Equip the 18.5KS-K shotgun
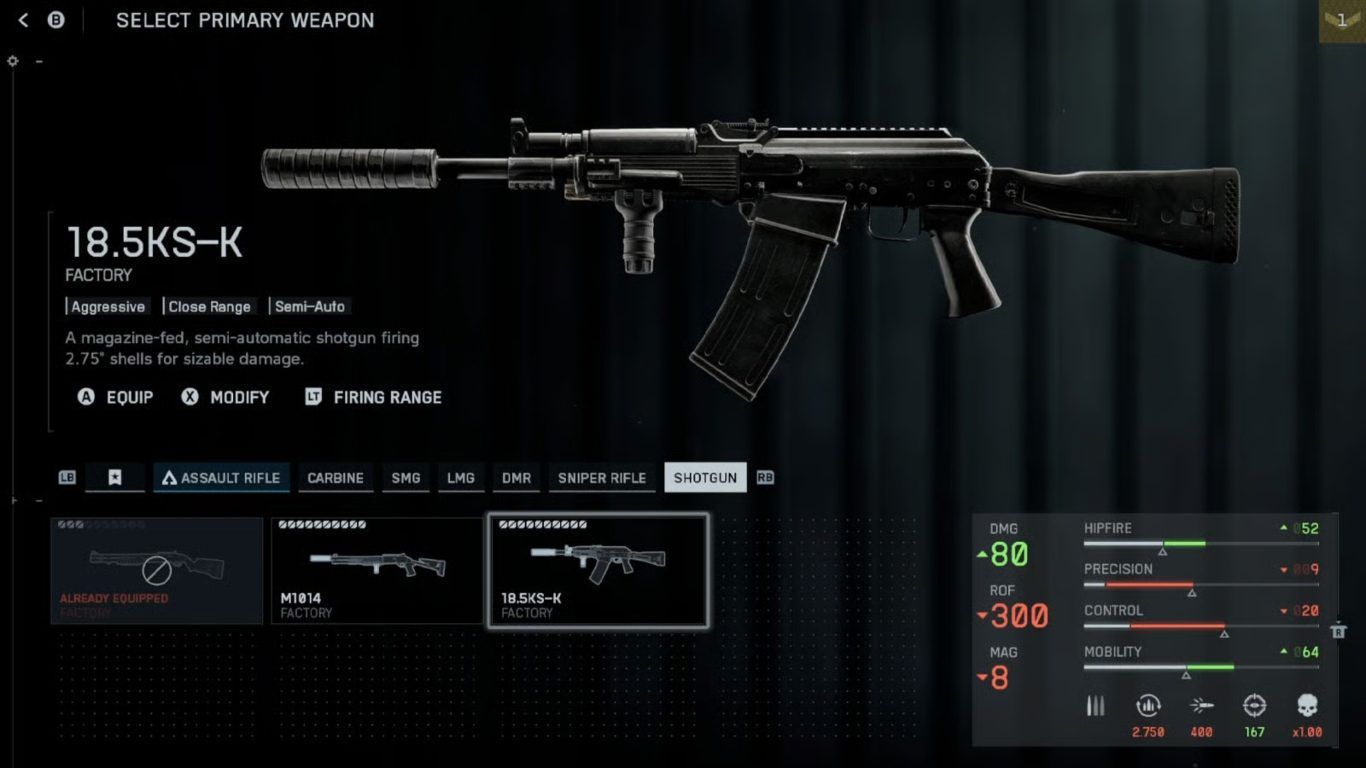This screenshot has height=768, width=1366. (x=116, y=397)
